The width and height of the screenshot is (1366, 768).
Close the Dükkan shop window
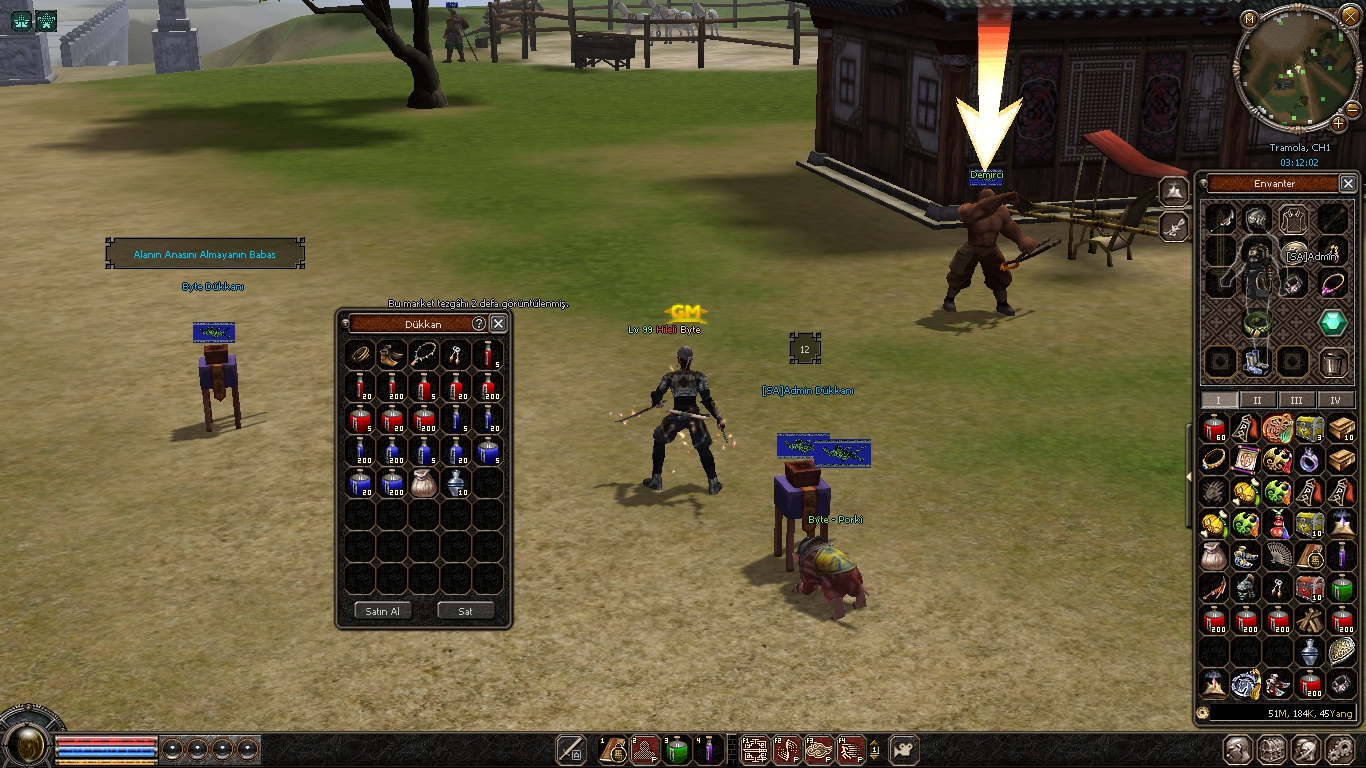point(498,324)
